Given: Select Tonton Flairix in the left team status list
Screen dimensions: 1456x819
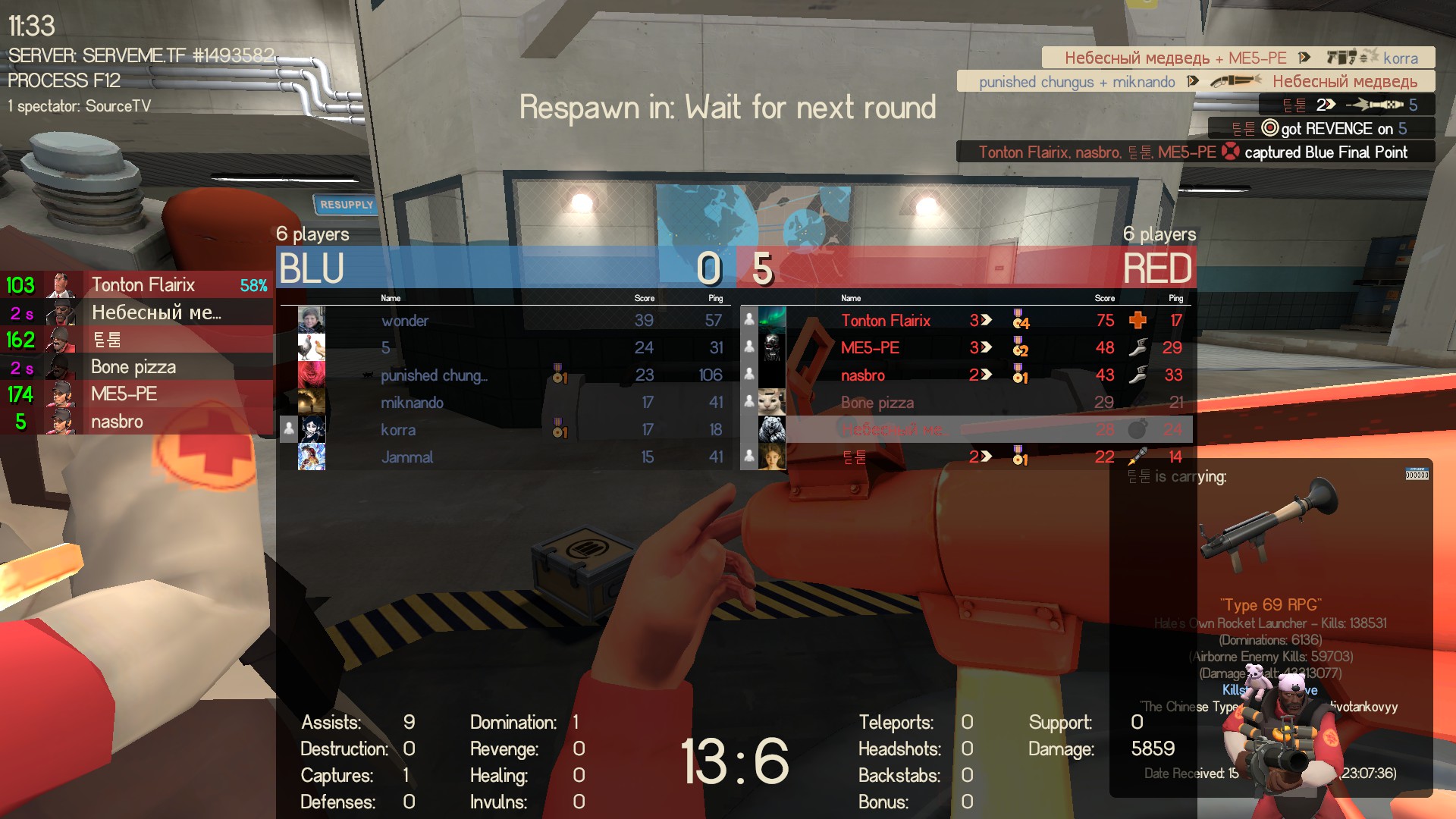Looking at the screenshot, I should (143, 285).
